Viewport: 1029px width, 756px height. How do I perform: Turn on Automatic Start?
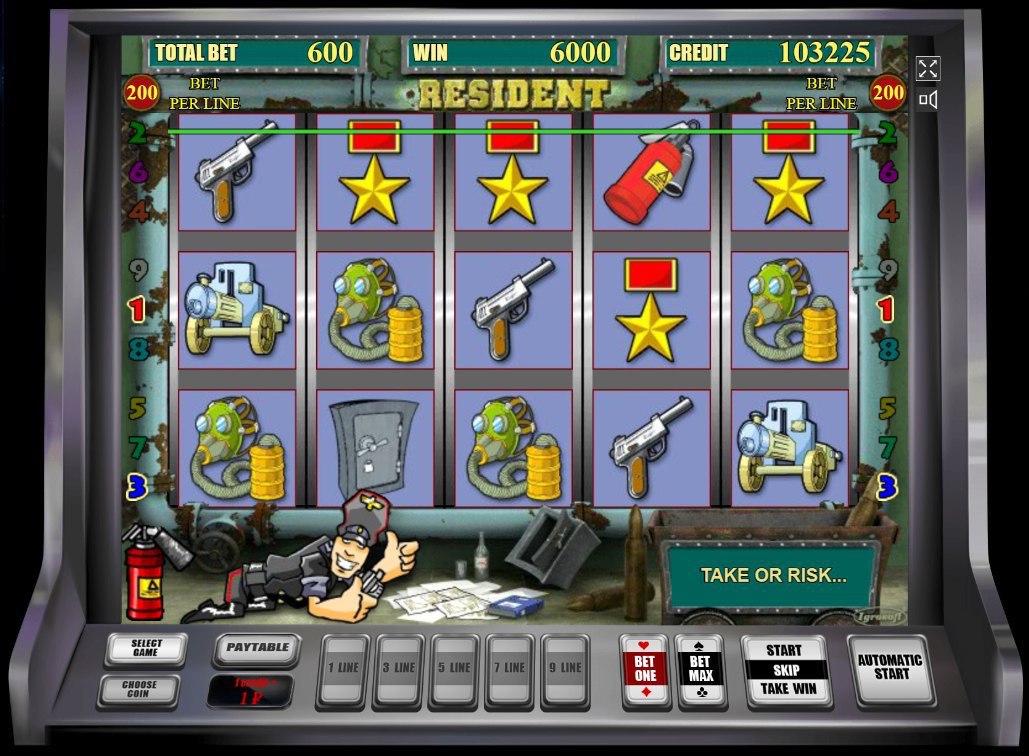click(890, 667)
